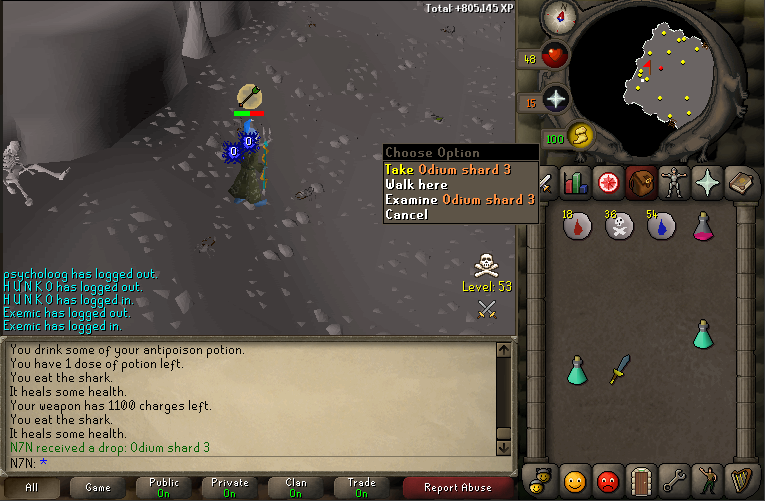Screen dimensions: 765x501
Task: Open the wrench settings tab
Action: [674, 478]
